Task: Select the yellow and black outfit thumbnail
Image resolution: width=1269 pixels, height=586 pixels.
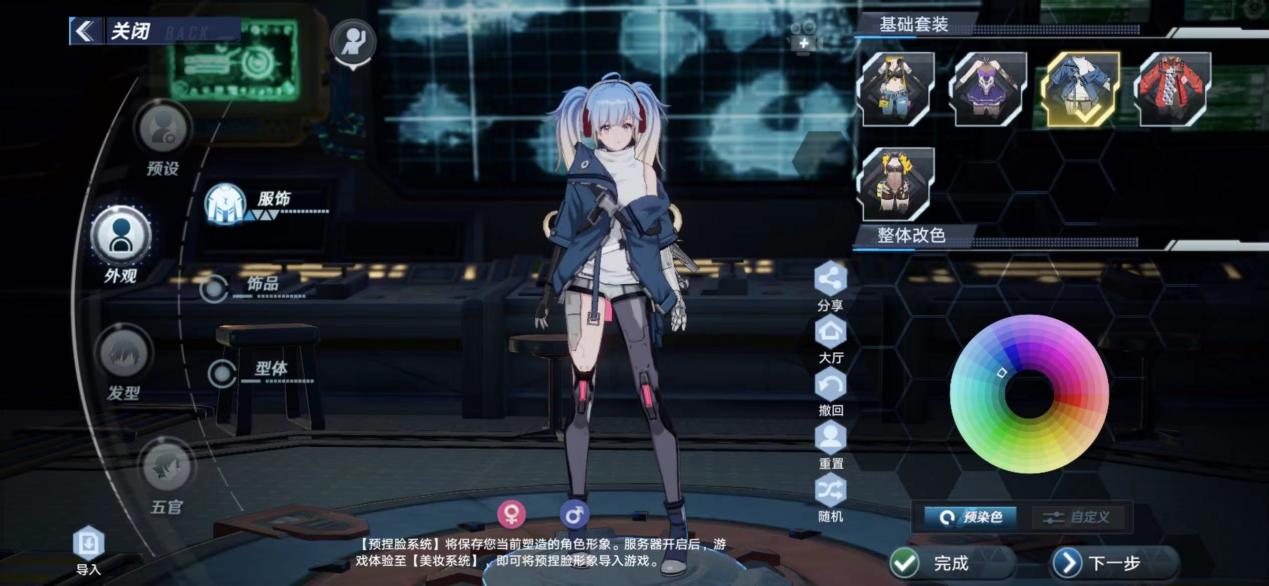Action: [897, 88]
